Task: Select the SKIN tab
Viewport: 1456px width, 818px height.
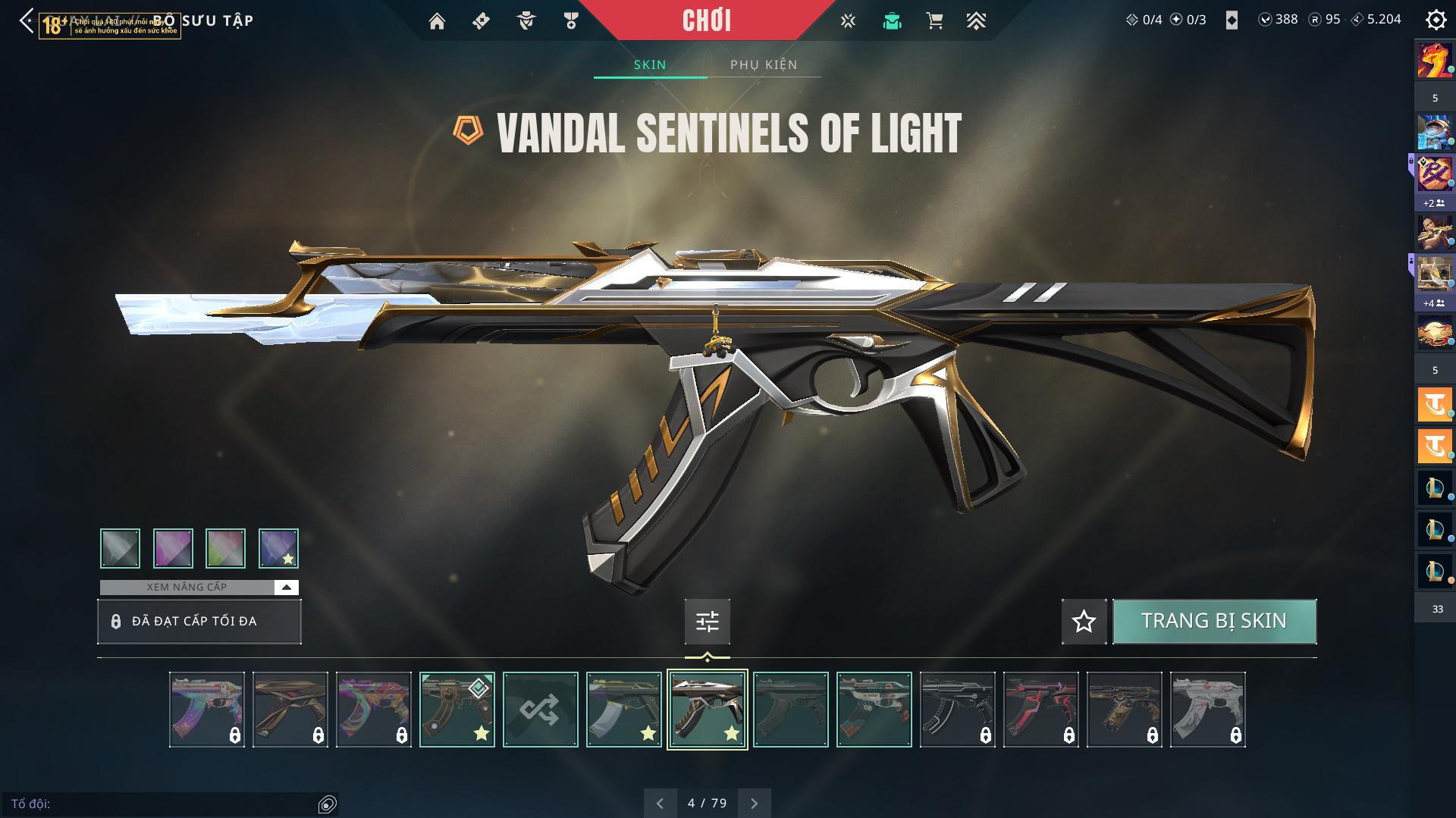Action: click(x=650, y=65)
